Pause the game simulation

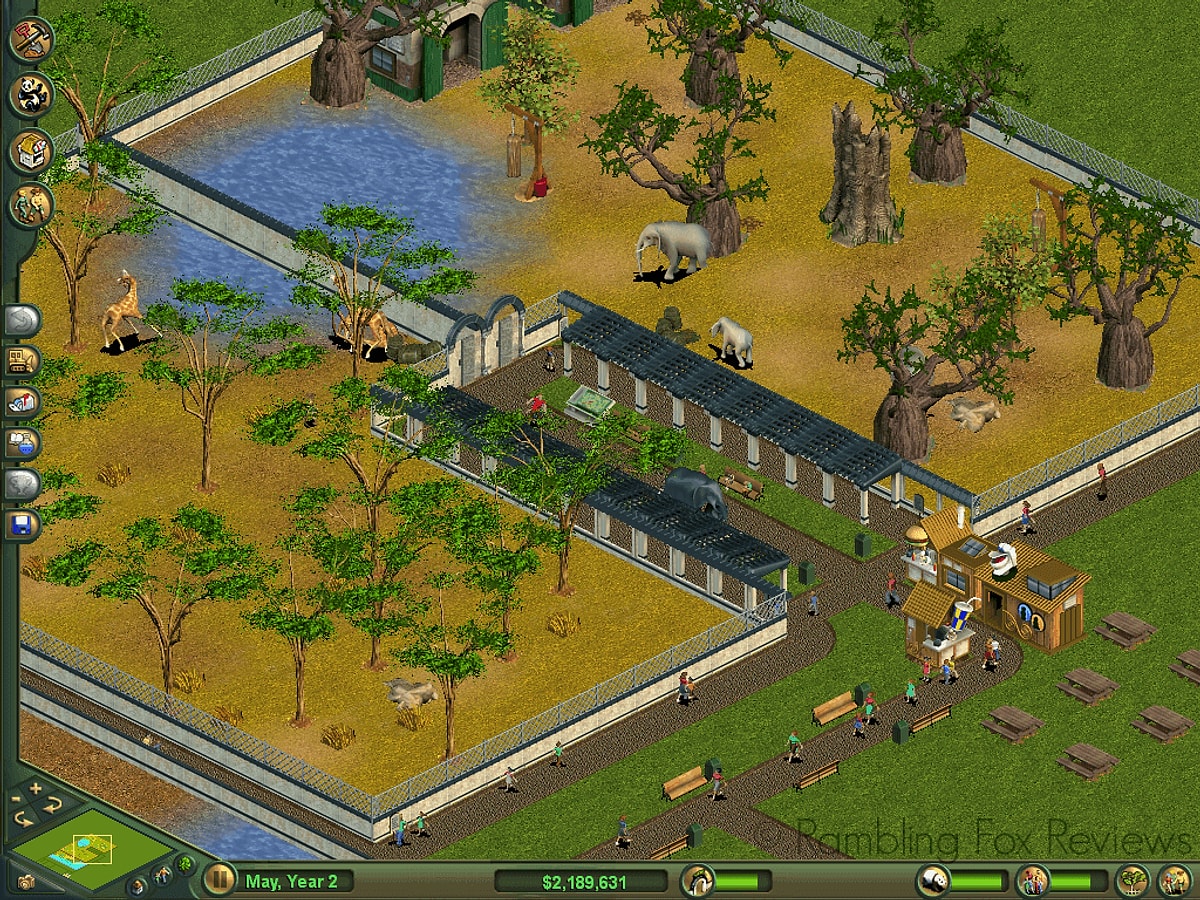(x=219, y=880)
